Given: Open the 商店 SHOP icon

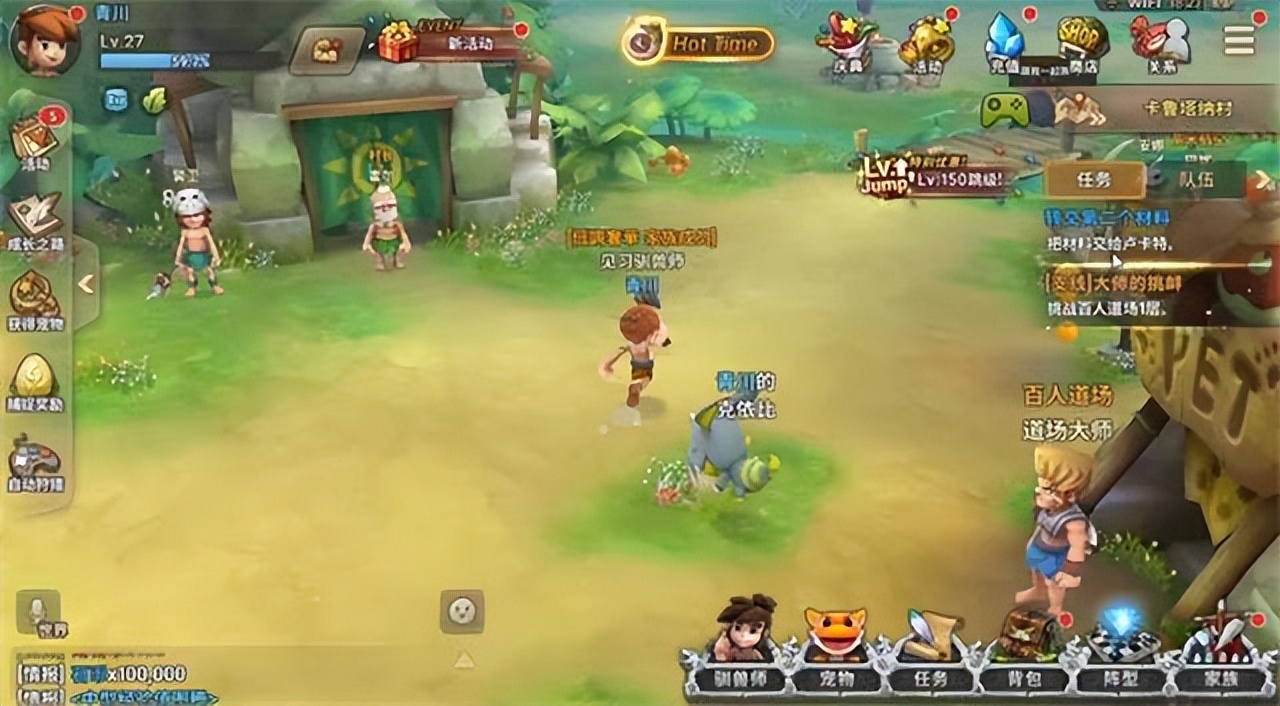Looking at the screenshot, I should 1082,44.
